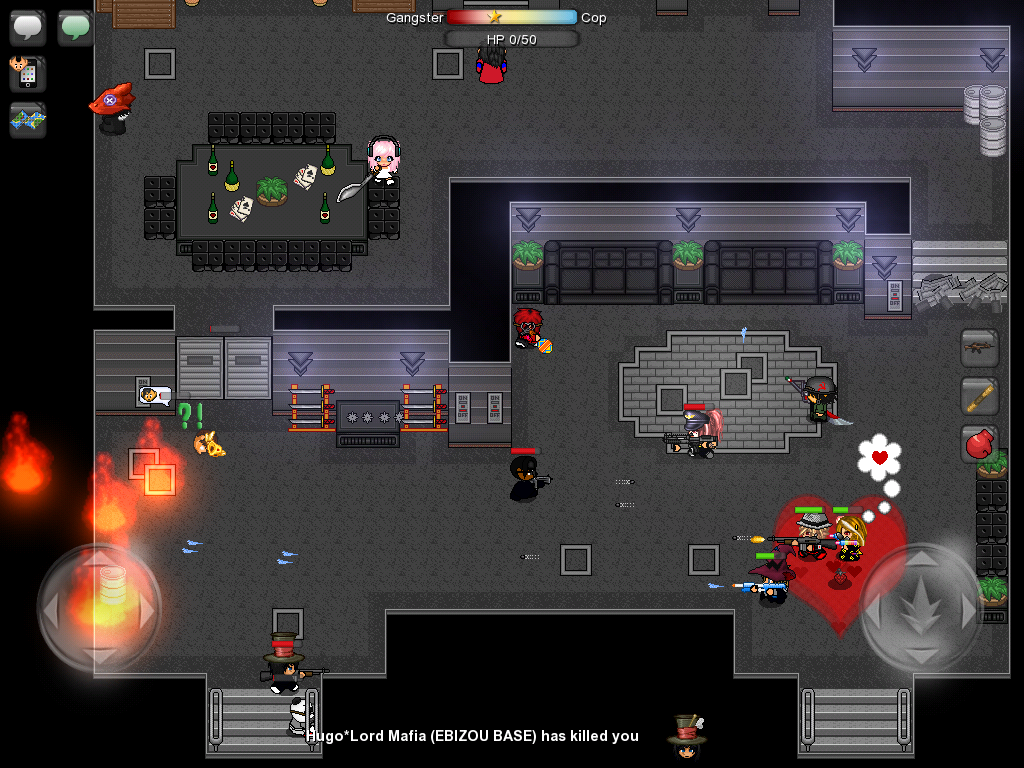Open the green speech bubble chat
This screenshot has height=768, width=1024.
click(x=75, y=27)
